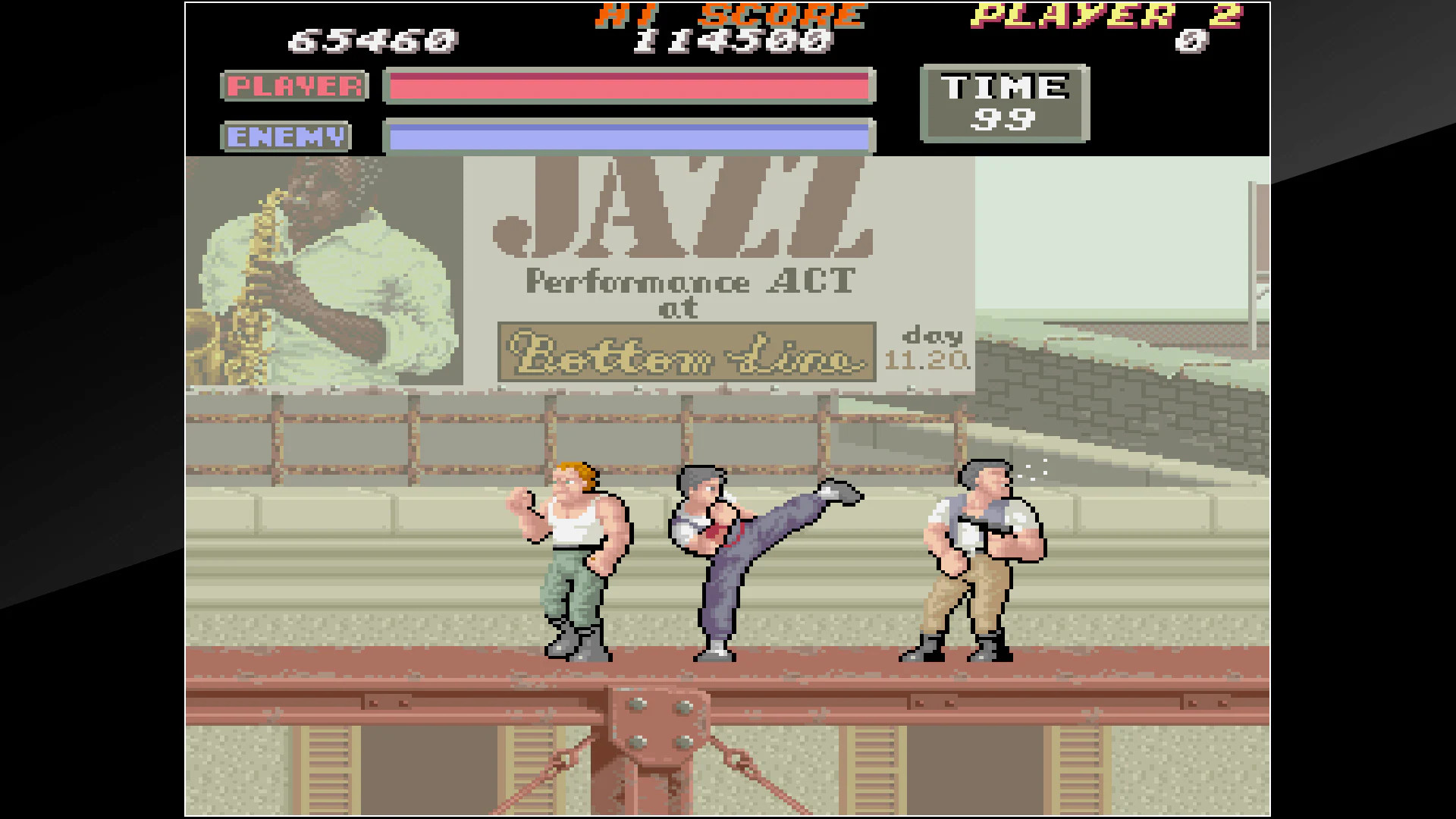Click the blue enemy health bar
This screenshot has height=819, width=1456.
click(x=629, y=136)
